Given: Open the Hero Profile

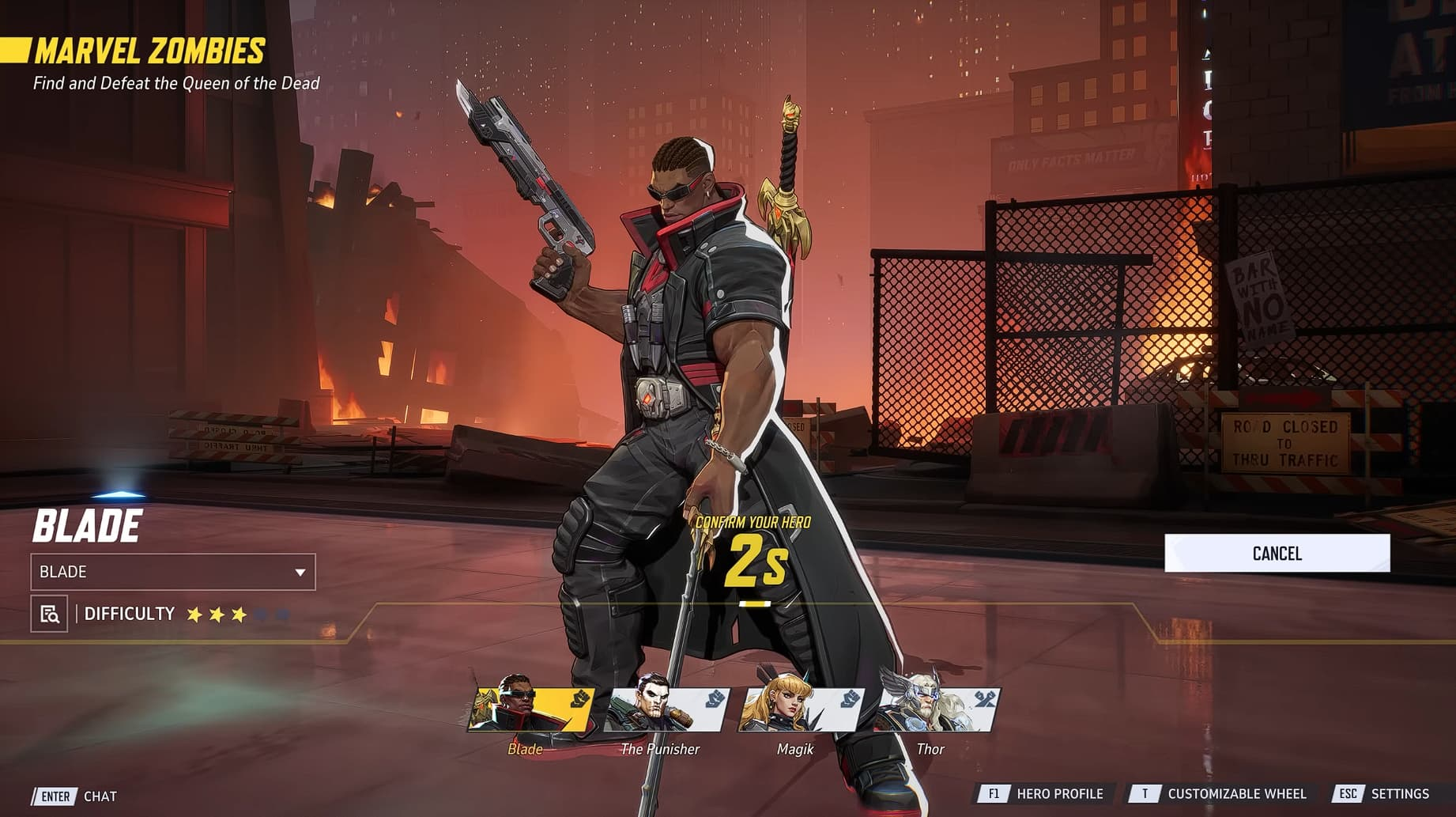Looking at the screenshot, I should pos(1045,793).
